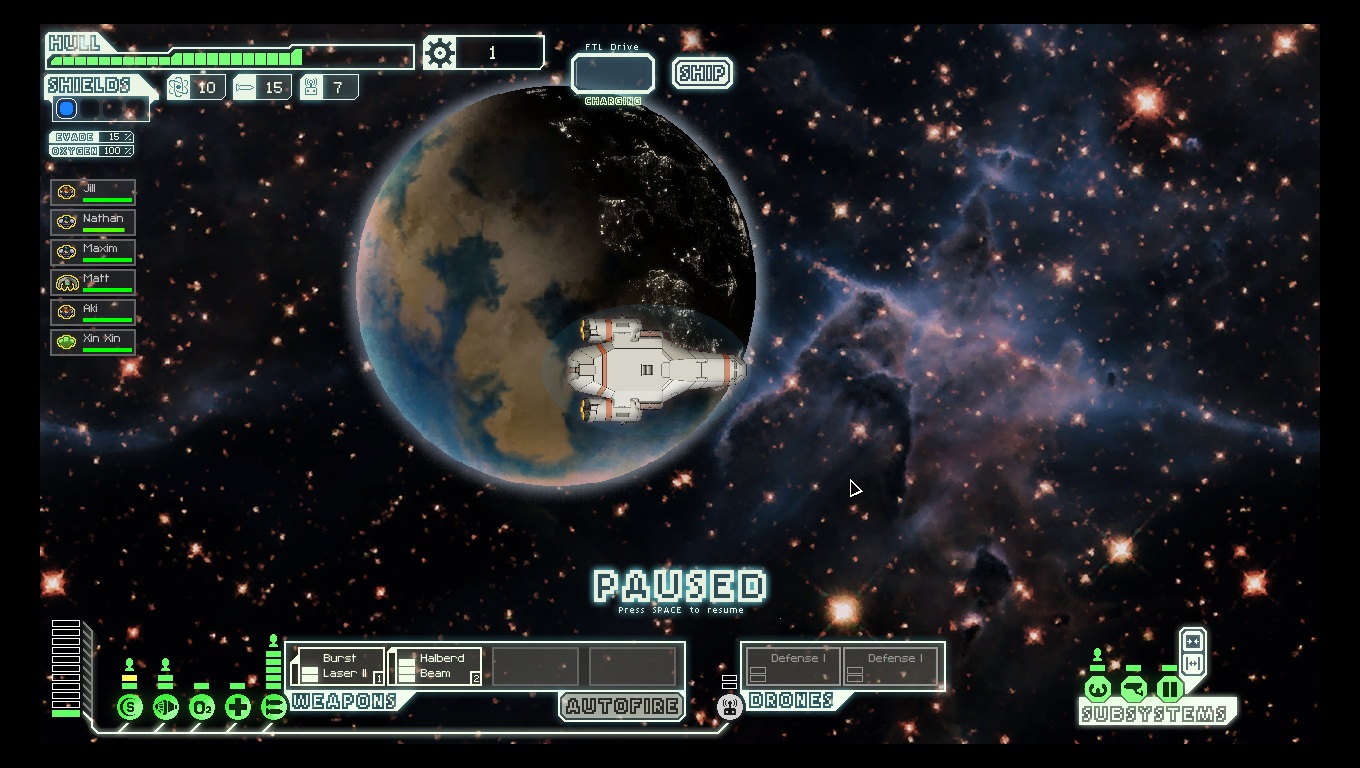Image resolution: width=1360 pixels, height=768 pixels.
Task: Click the drone control system icon
Action: 730,706
